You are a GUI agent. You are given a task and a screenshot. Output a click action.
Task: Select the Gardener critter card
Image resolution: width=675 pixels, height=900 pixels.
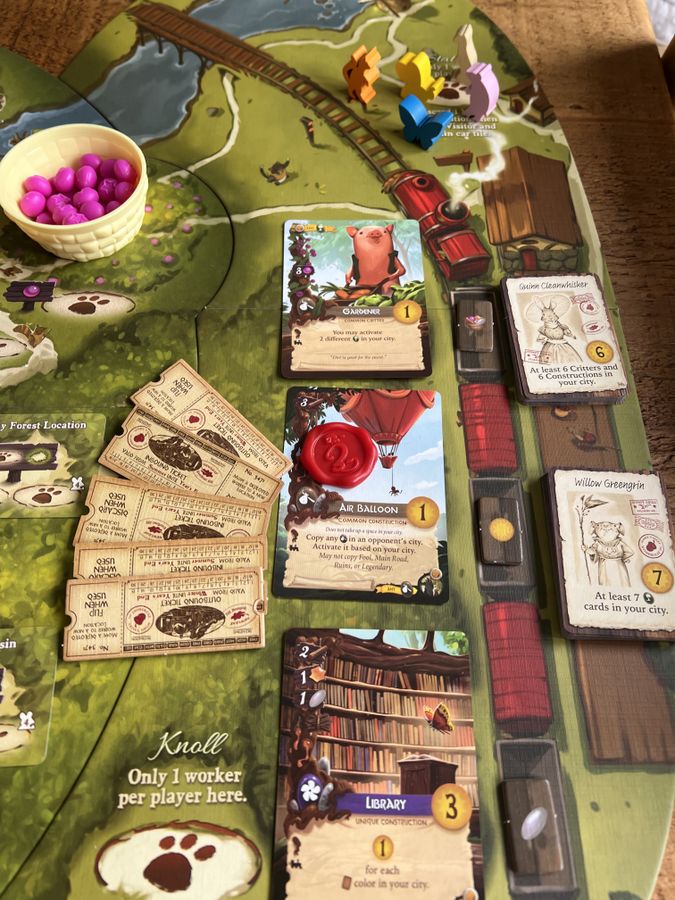point(355,298)
